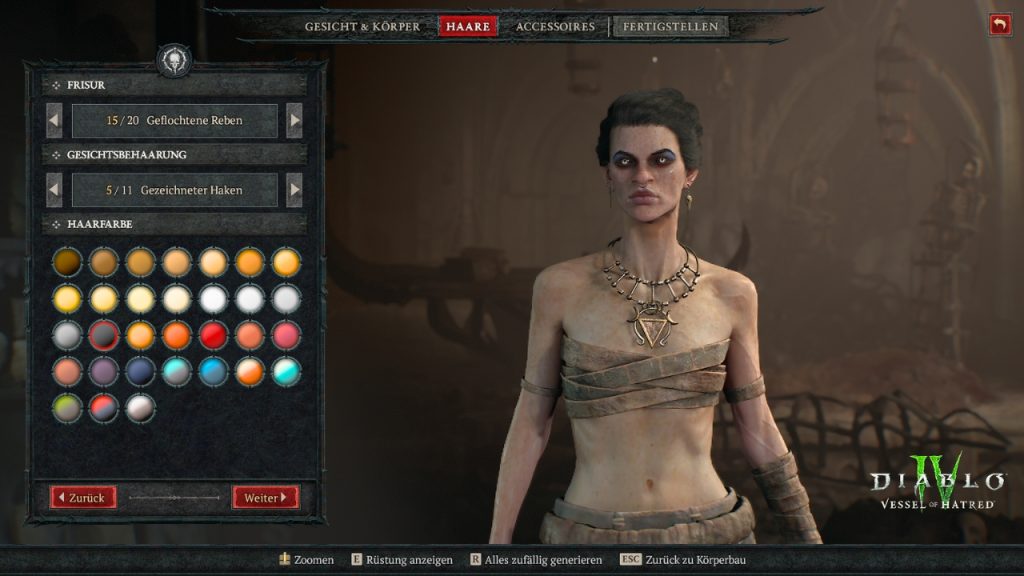
Task: Select the bright red hair color
Action: tap(213, 334)
